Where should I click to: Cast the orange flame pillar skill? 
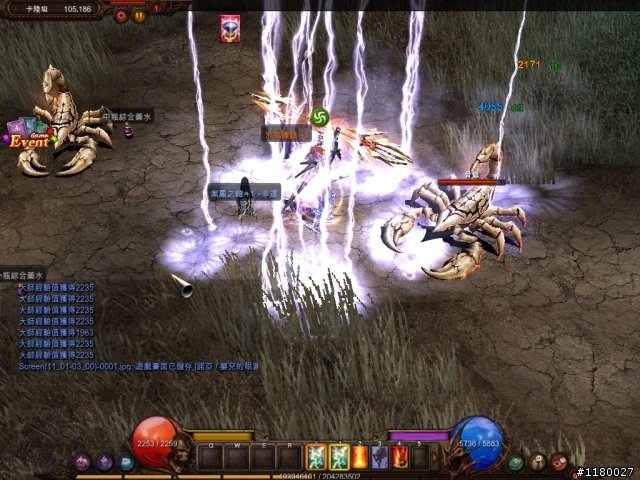360,457
